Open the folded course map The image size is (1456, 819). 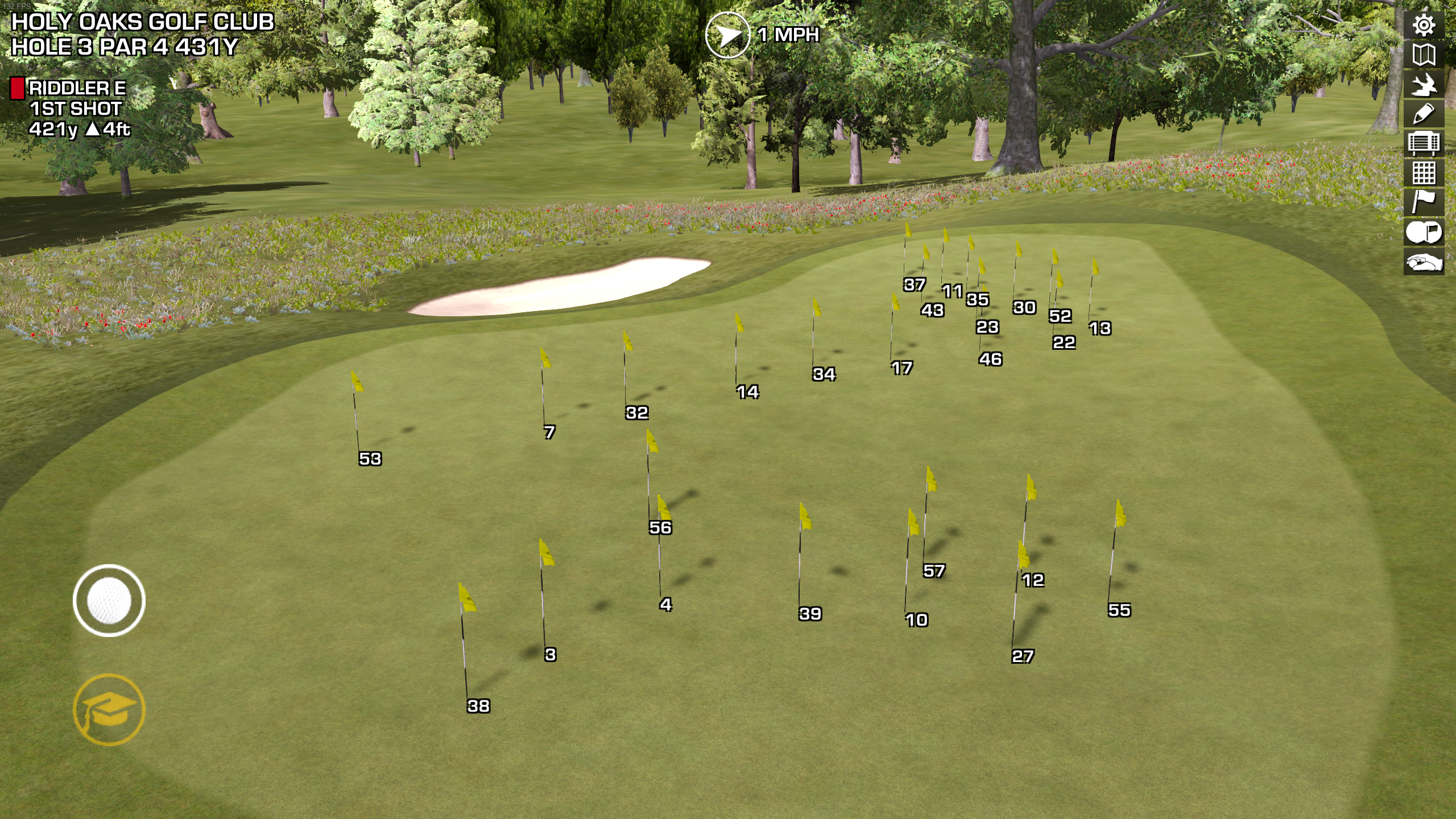[1424, 55]
